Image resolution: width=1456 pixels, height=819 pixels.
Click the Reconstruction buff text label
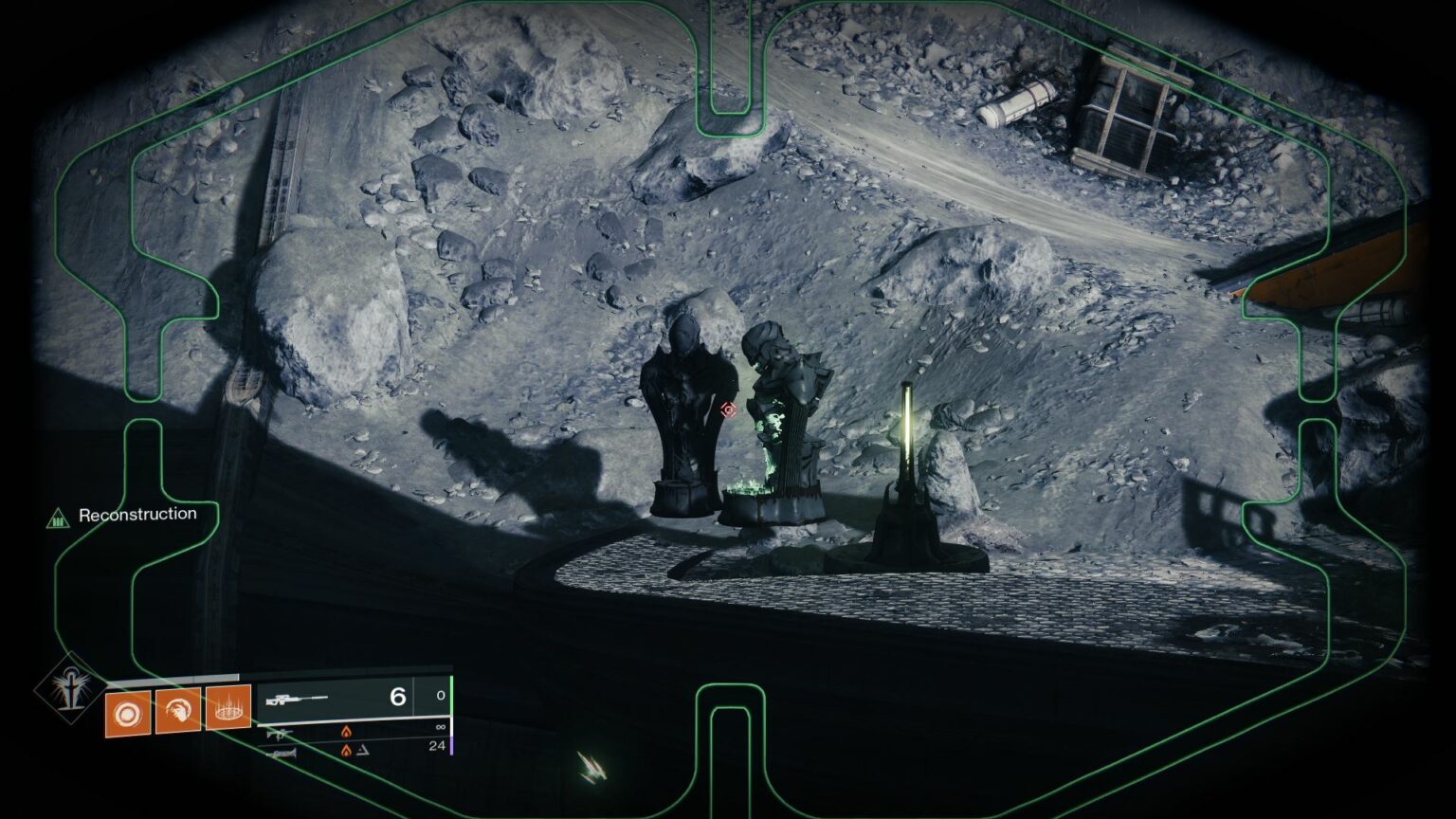pos(138,513)
